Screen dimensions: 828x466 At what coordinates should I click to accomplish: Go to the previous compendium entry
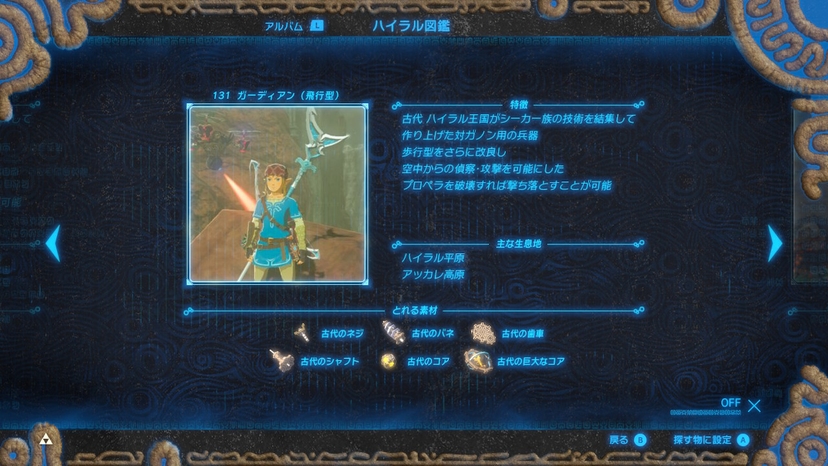pos(53,243)
